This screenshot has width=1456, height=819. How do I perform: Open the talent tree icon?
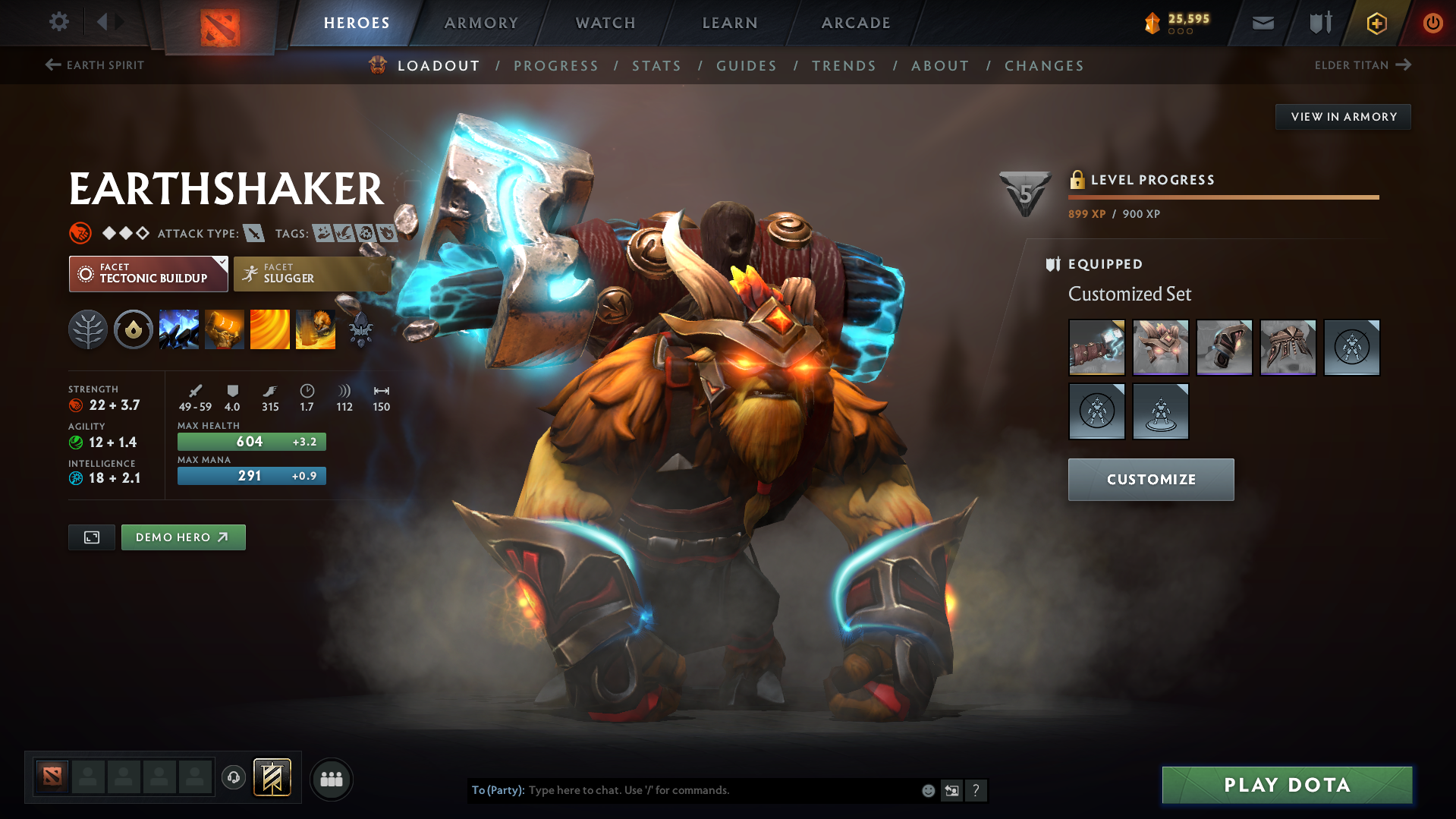click(88, 329)
